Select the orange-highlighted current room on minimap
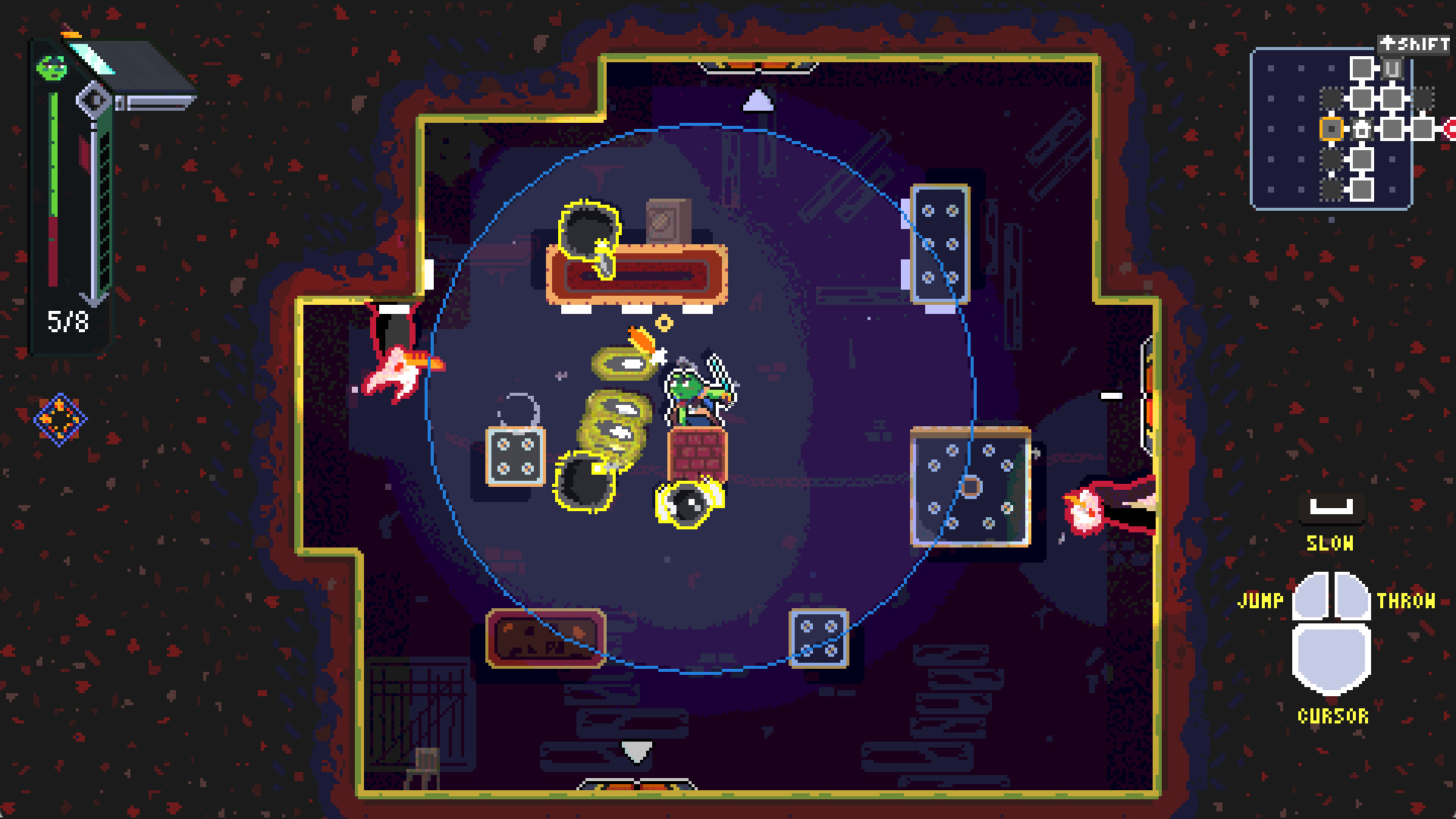Viewport: 1456px width, 819px height. (x=1332, y=128)
